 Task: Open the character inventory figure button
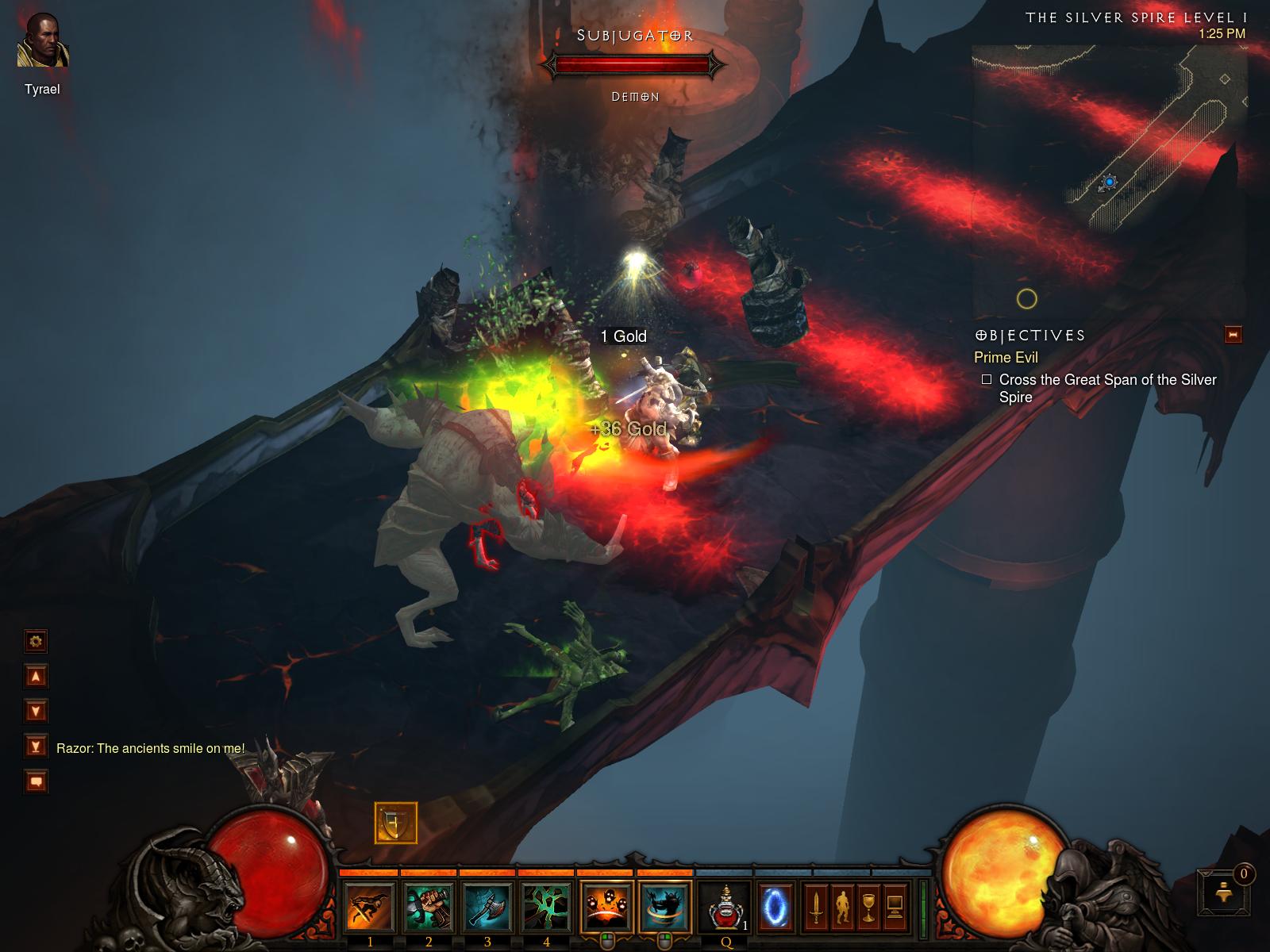(x=841, y=906)
